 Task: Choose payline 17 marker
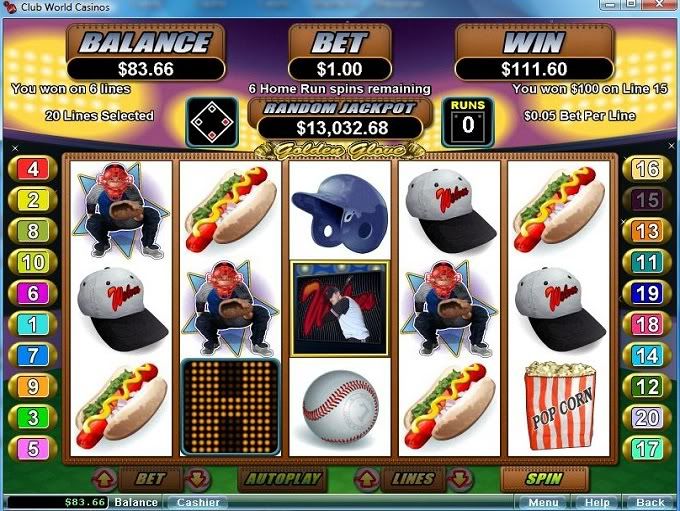(x=647, y=449)
